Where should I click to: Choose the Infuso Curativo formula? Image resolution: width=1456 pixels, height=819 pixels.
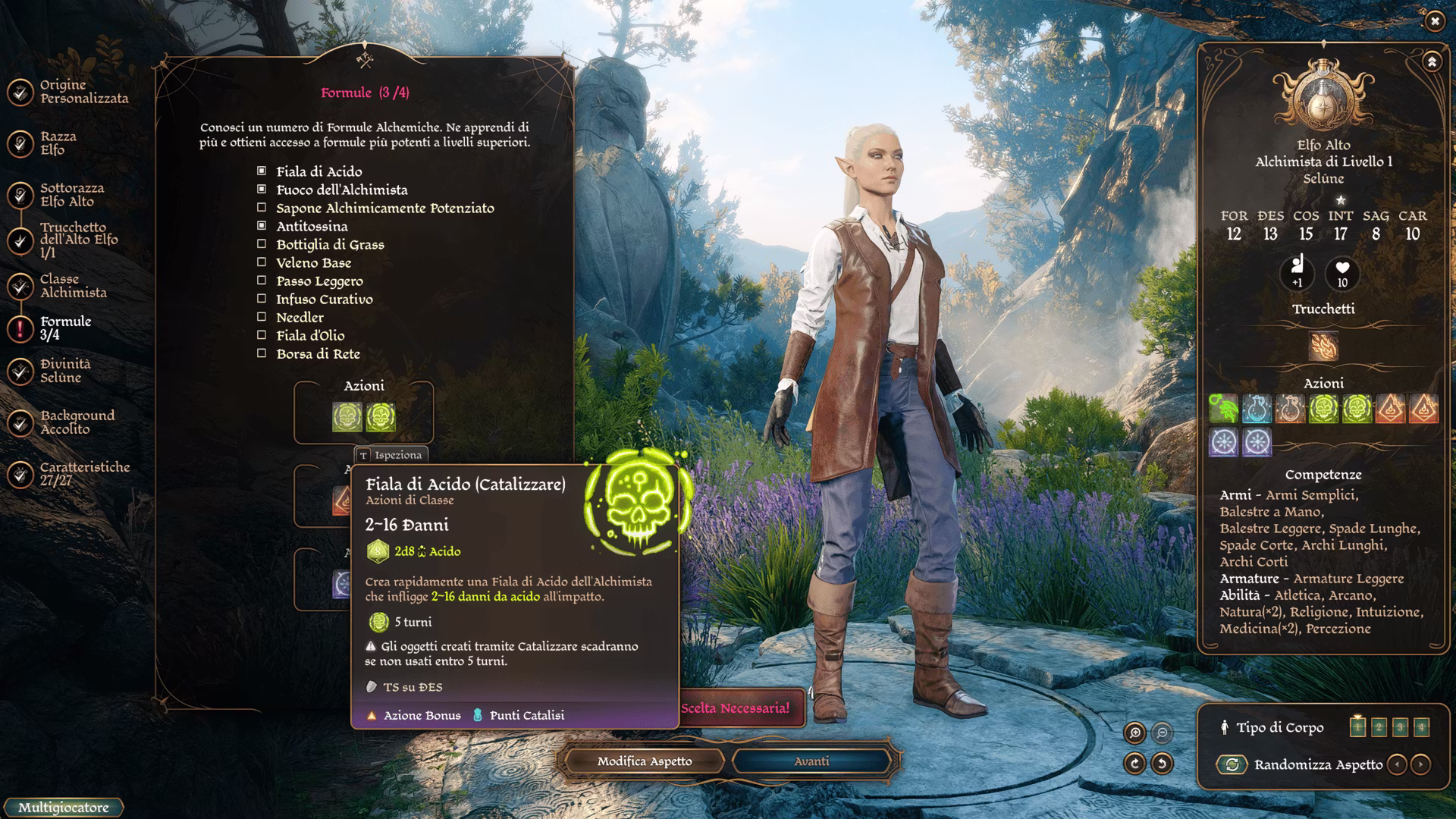(262, 299)
